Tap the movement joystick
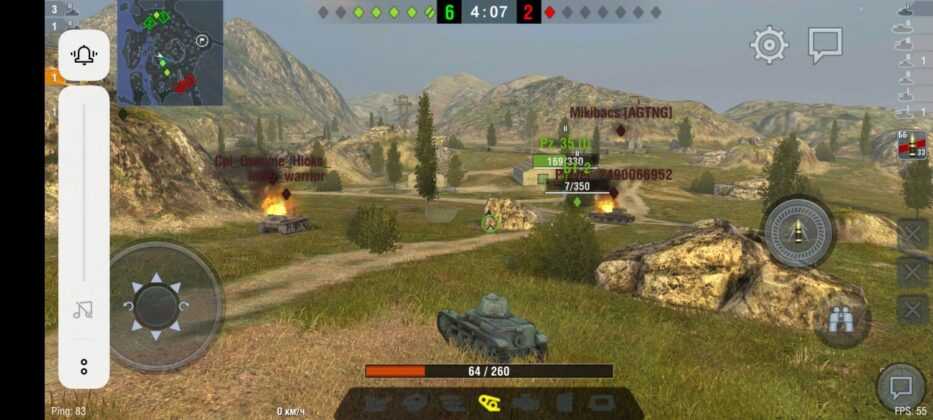 tap(157, 306)
